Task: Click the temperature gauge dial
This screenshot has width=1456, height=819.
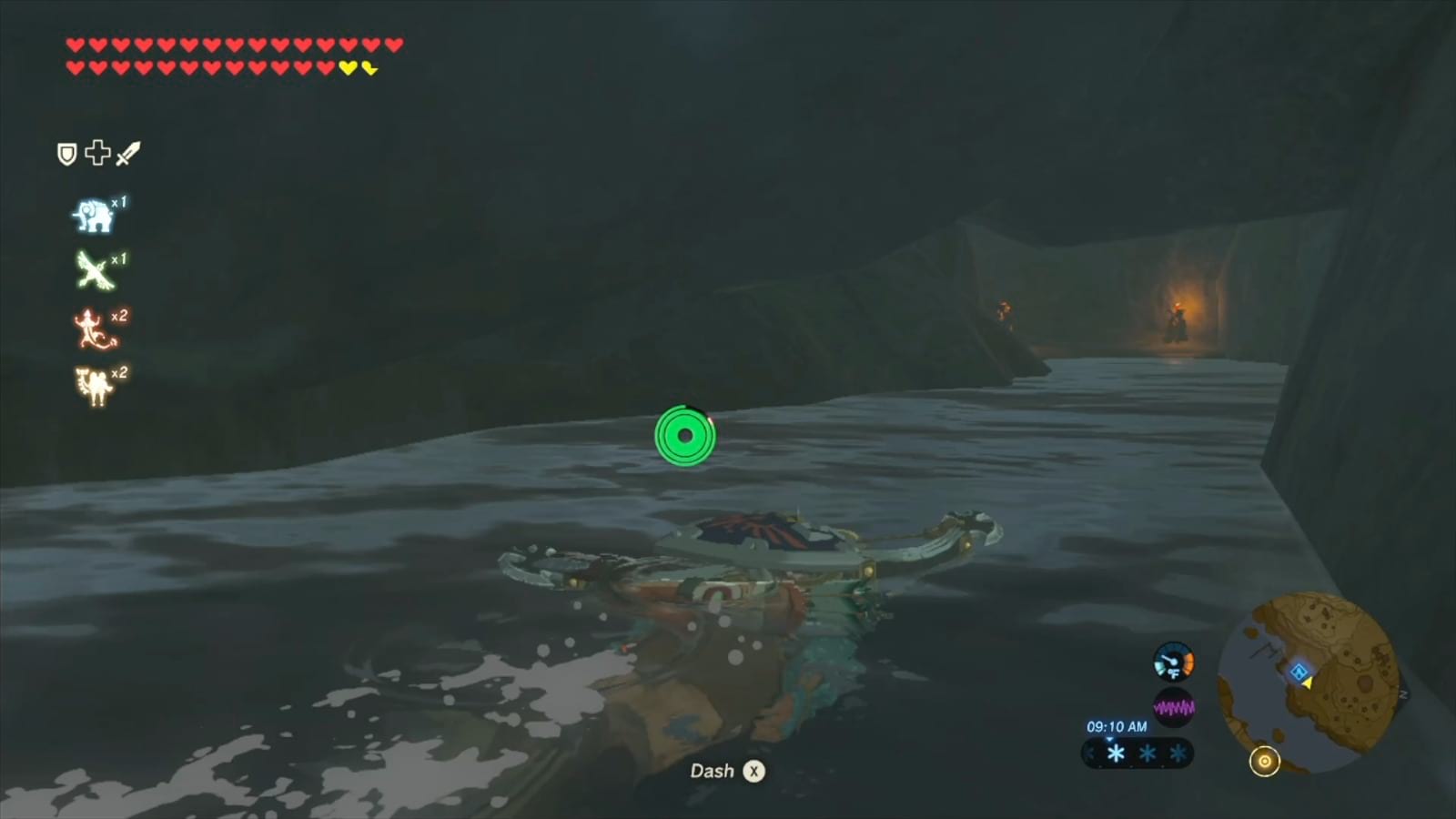Action: [1173, 662]
